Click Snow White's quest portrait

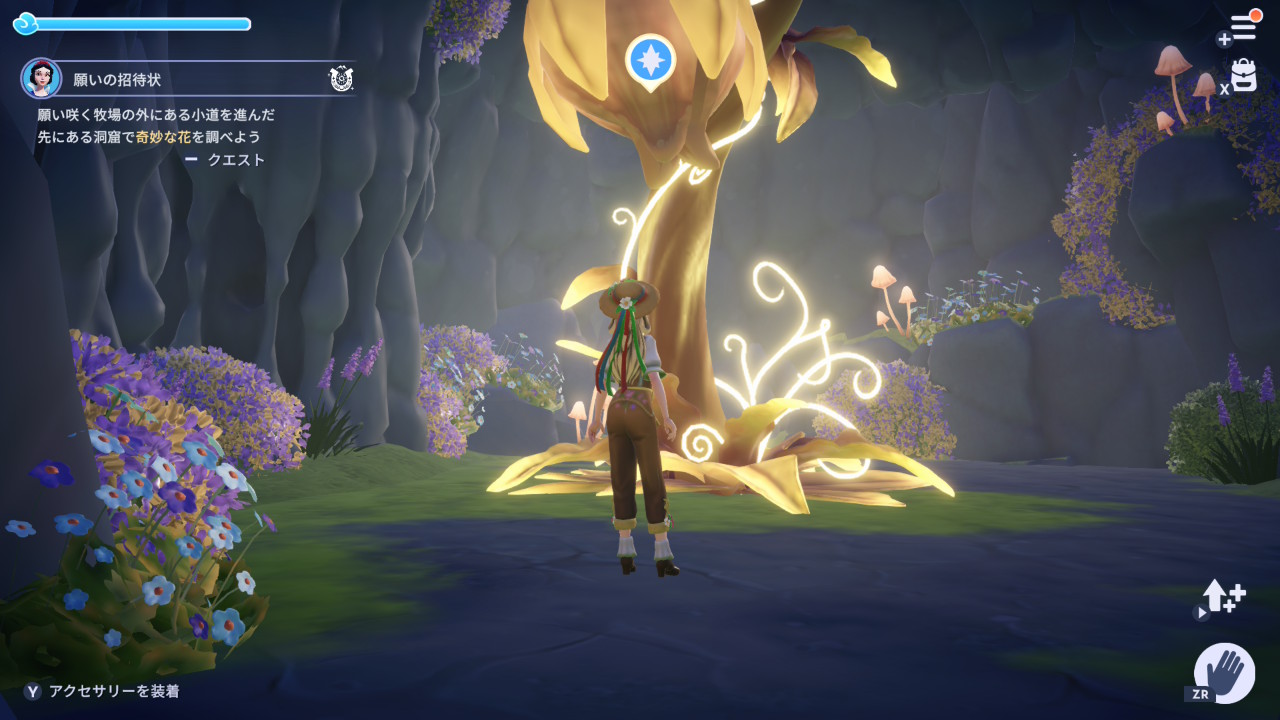coord(41,78)
